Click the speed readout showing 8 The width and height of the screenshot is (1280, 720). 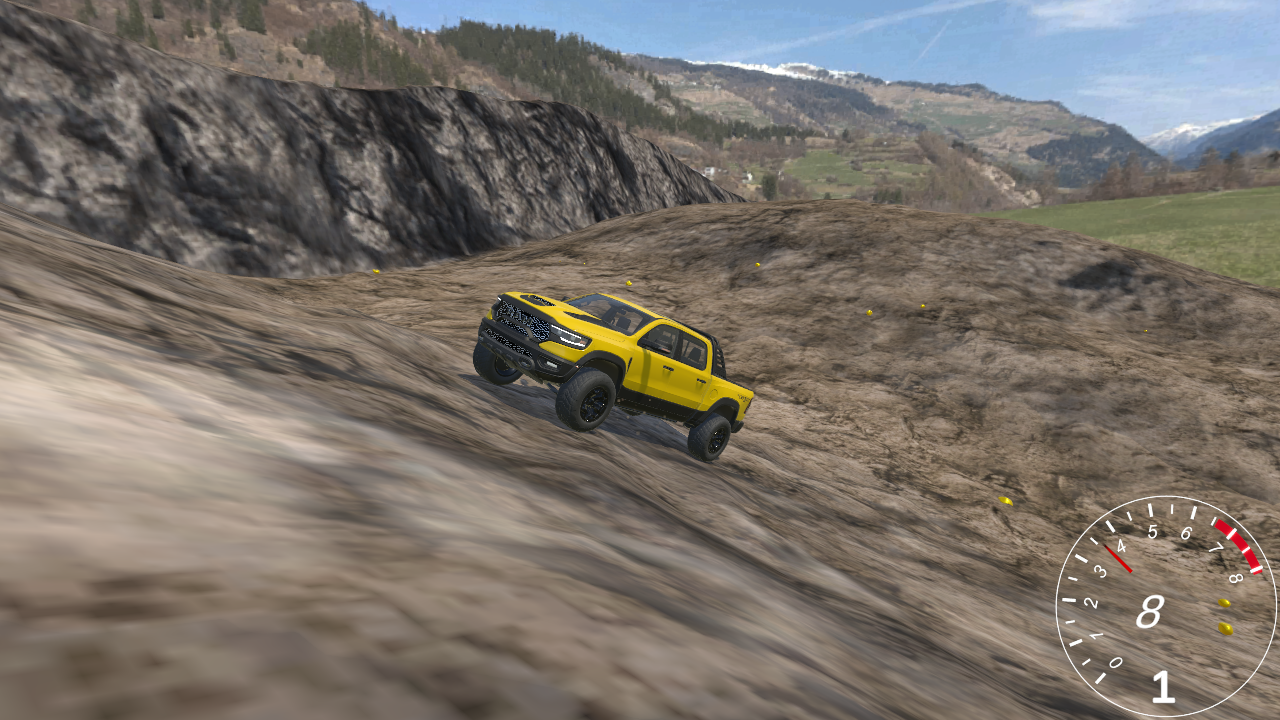(x=1150, y=612)
